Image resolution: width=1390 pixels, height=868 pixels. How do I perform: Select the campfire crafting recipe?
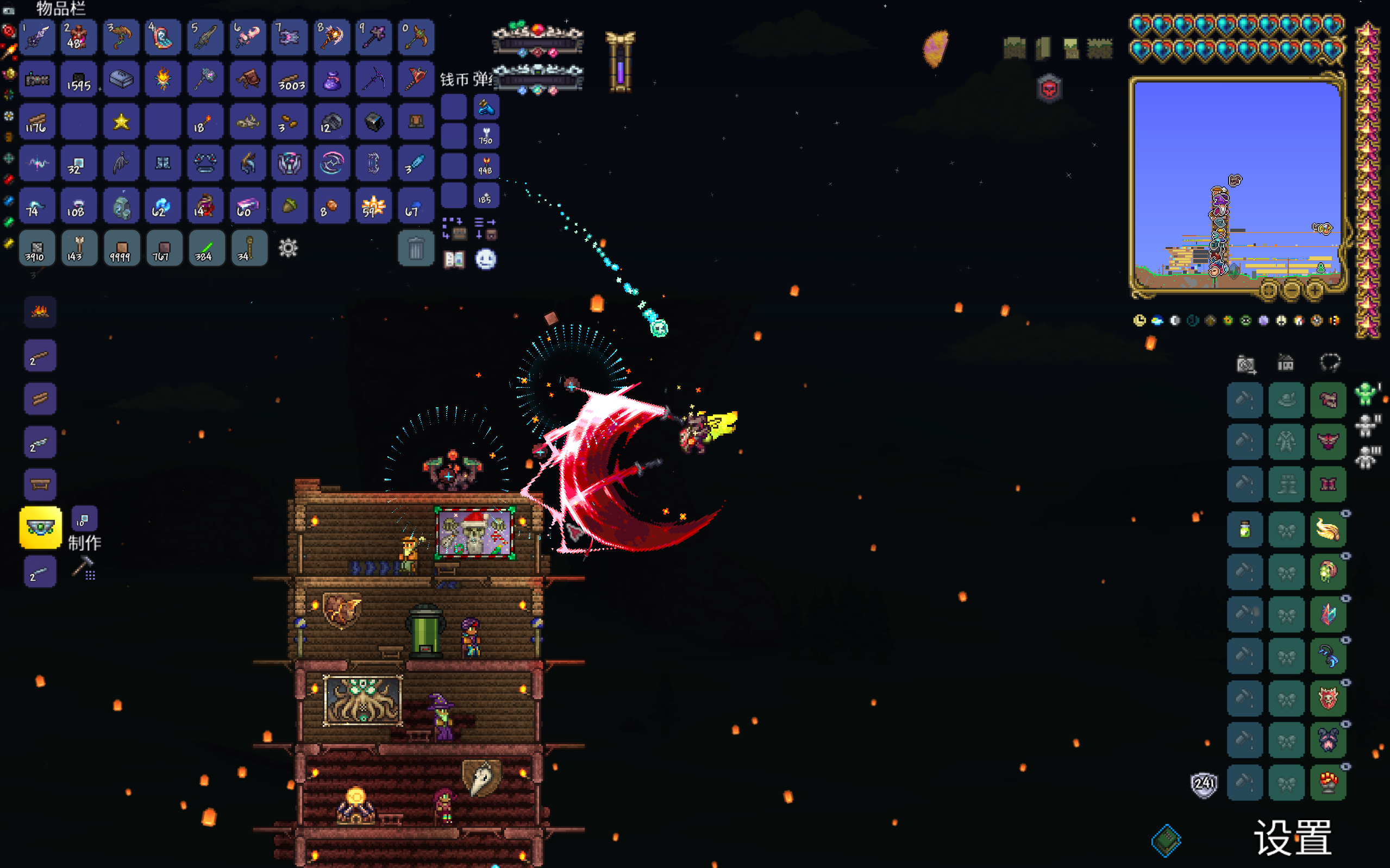(x=40, y=312)
